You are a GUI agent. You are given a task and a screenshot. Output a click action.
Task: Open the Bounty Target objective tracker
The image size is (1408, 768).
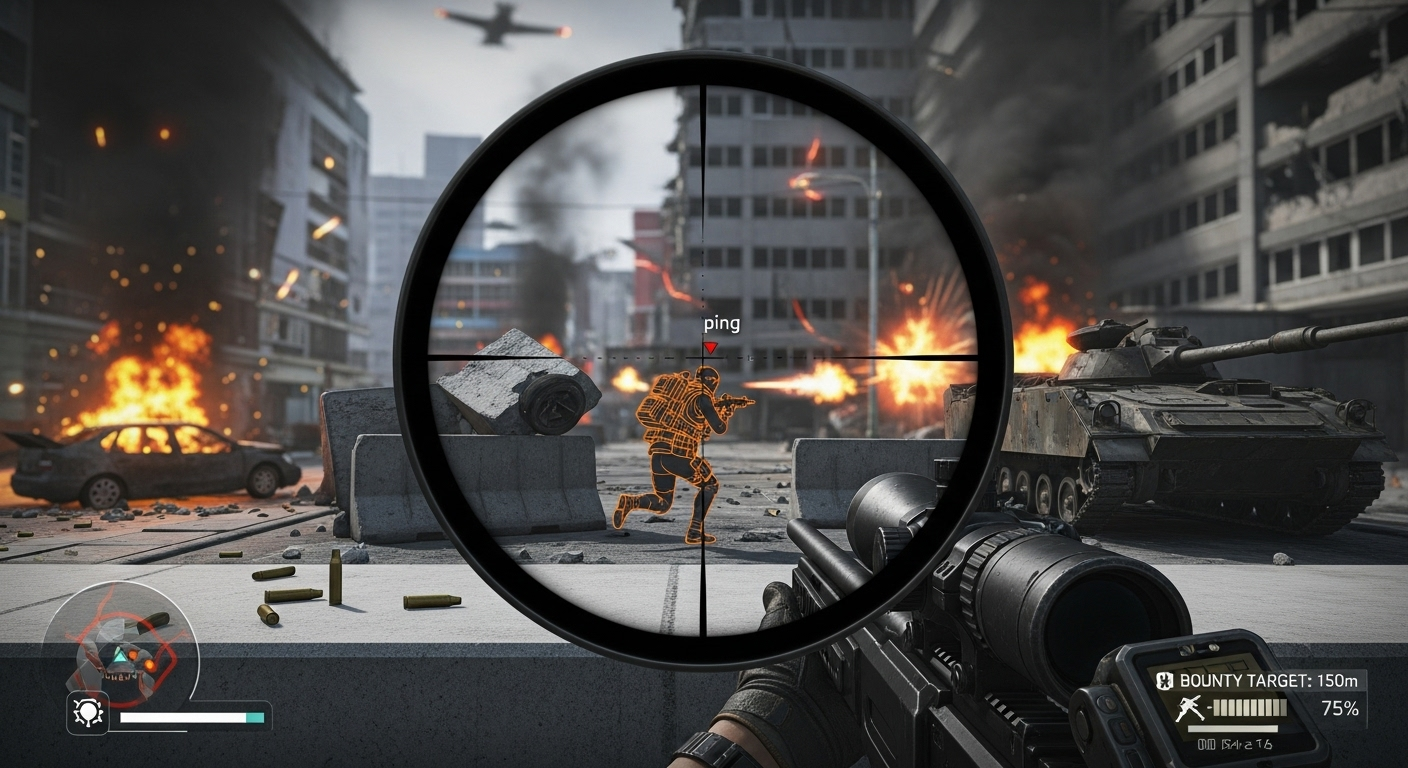click(1266, 681)
